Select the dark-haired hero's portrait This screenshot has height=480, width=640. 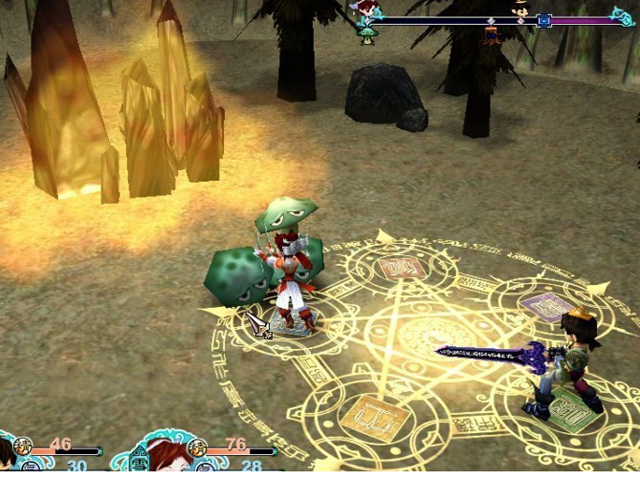coord(8,458)
